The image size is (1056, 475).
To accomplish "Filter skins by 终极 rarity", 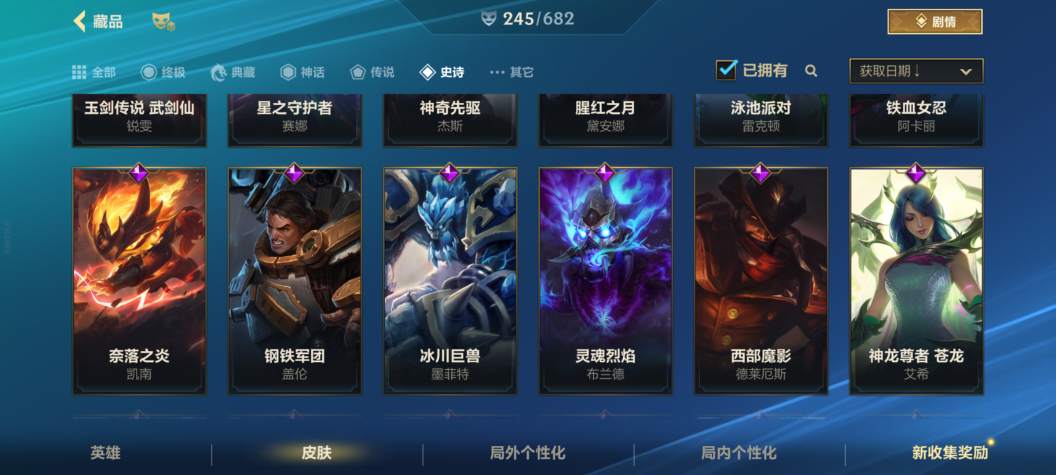I will 163,72.
